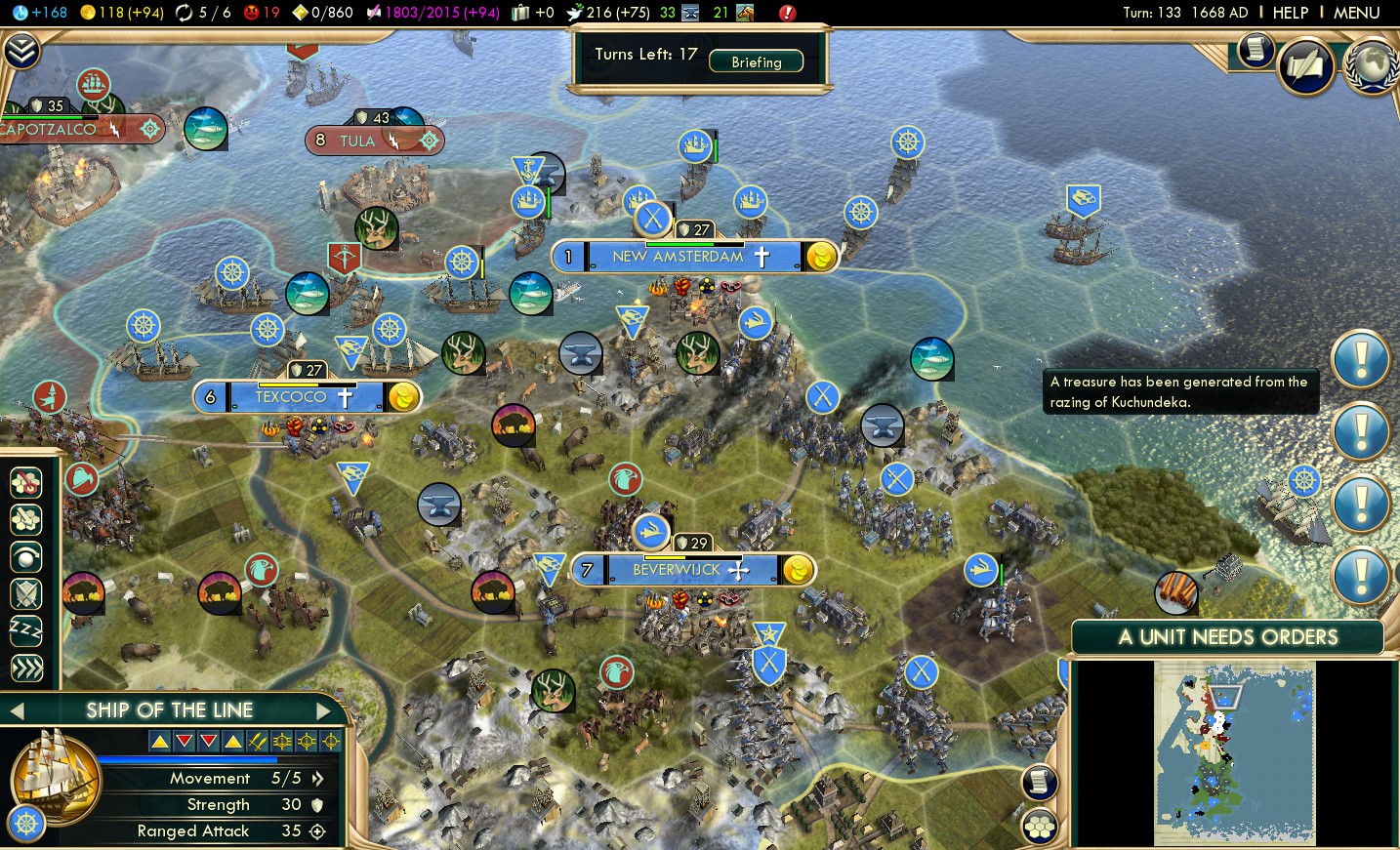Cycle to the next unit with the right arrow
Viewport: 1400px width, 850px height.
pos(324,710)
